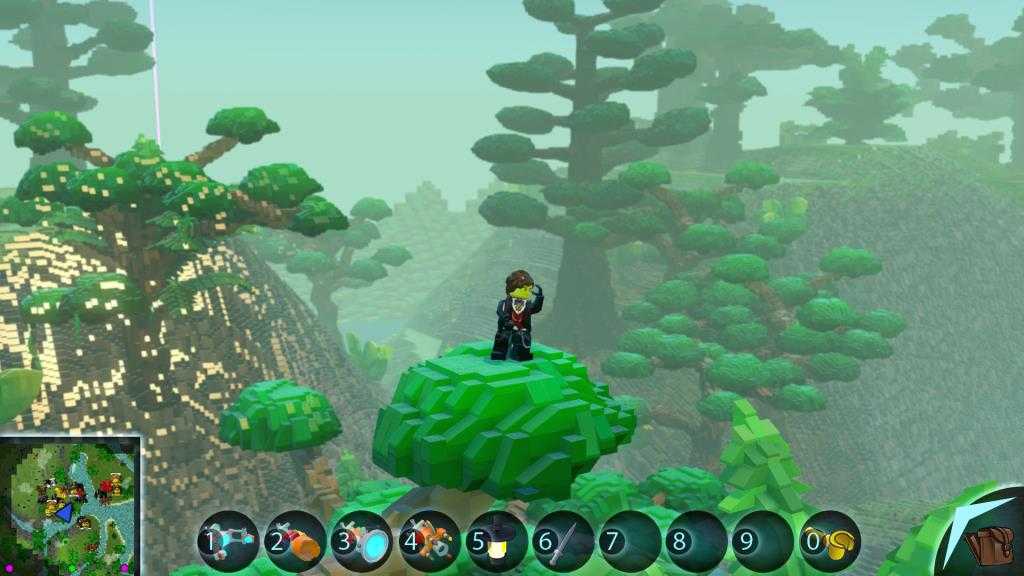
Task: Select the lantern in slot 5
Action: click(496, 542)
